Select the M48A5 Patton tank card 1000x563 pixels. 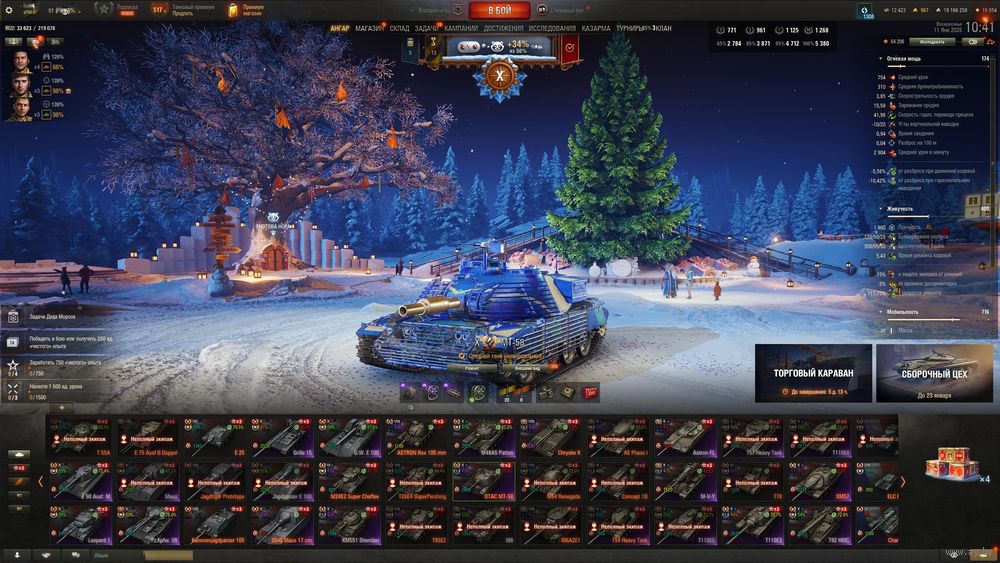[x=483, y=436]
